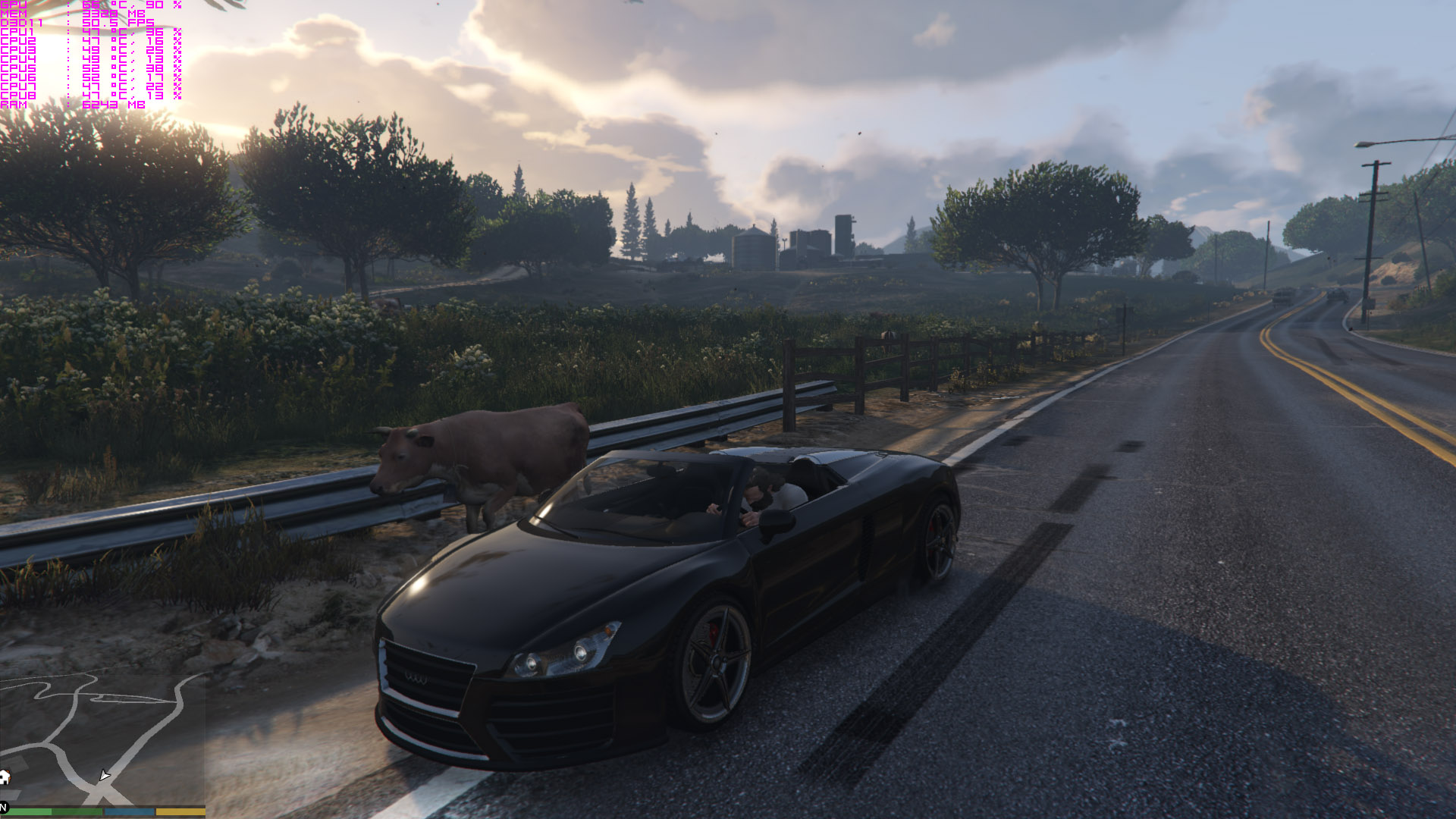
Task: Click the safehouse blip on the minimap
Action: tap(5, 777)
